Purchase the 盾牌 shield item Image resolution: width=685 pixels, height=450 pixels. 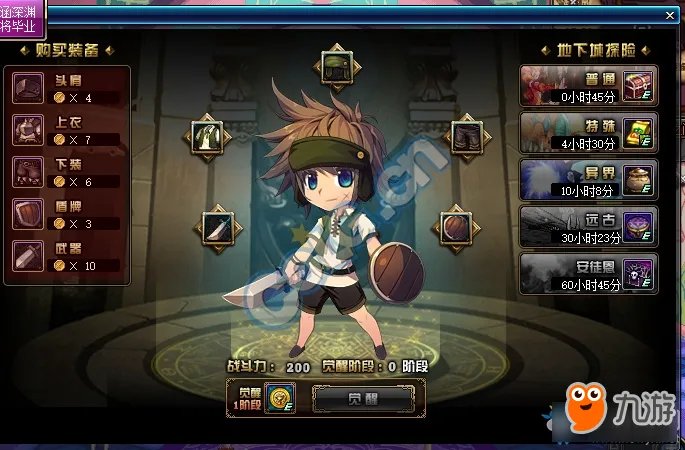click(67, 214)
